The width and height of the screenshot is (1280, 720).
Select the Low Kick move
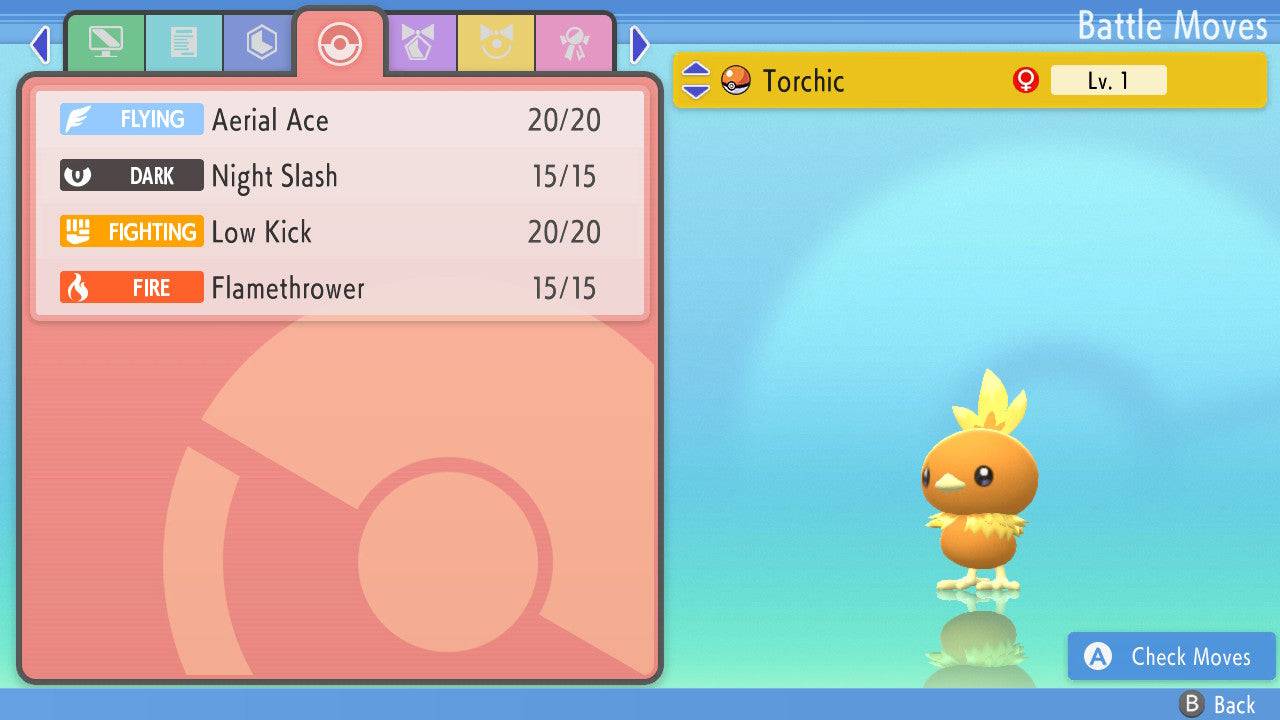(x=340, y=232)
